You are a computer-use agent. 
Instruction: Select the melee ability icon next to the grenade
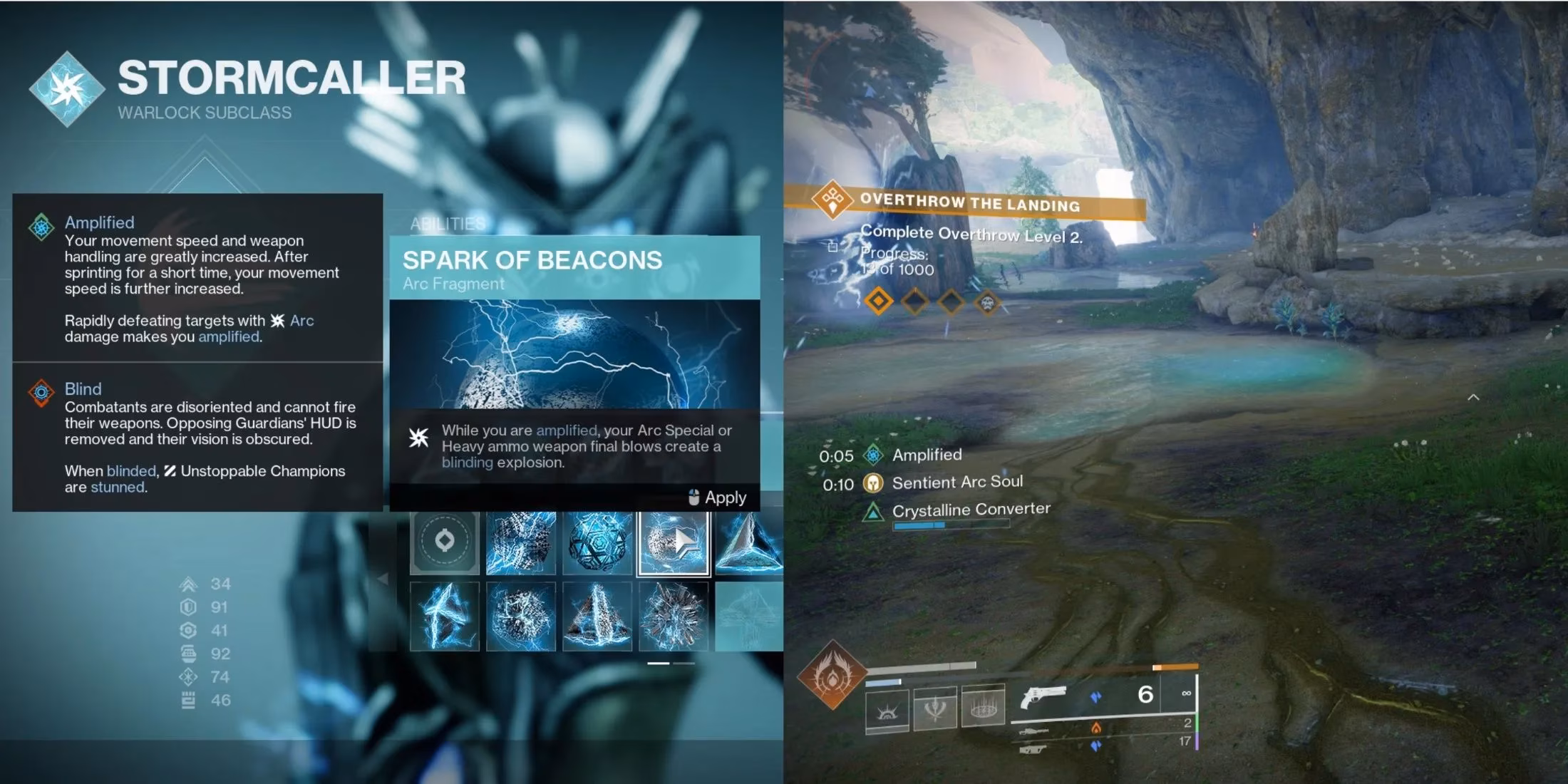pyautogui.click(x=934, y=706)
